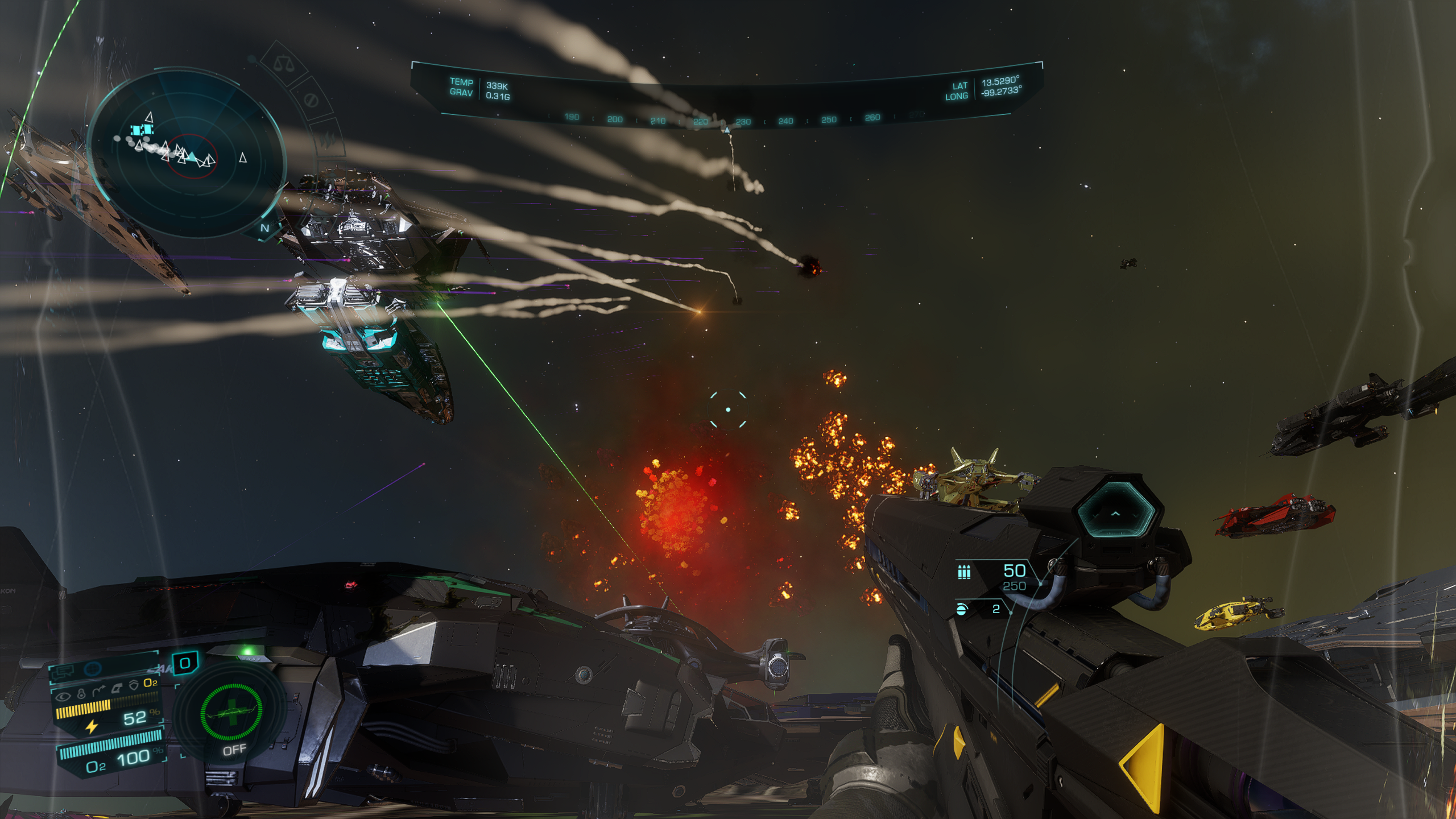Select the prohibited-circle icon beside the radar

click(x=311, y=101)
